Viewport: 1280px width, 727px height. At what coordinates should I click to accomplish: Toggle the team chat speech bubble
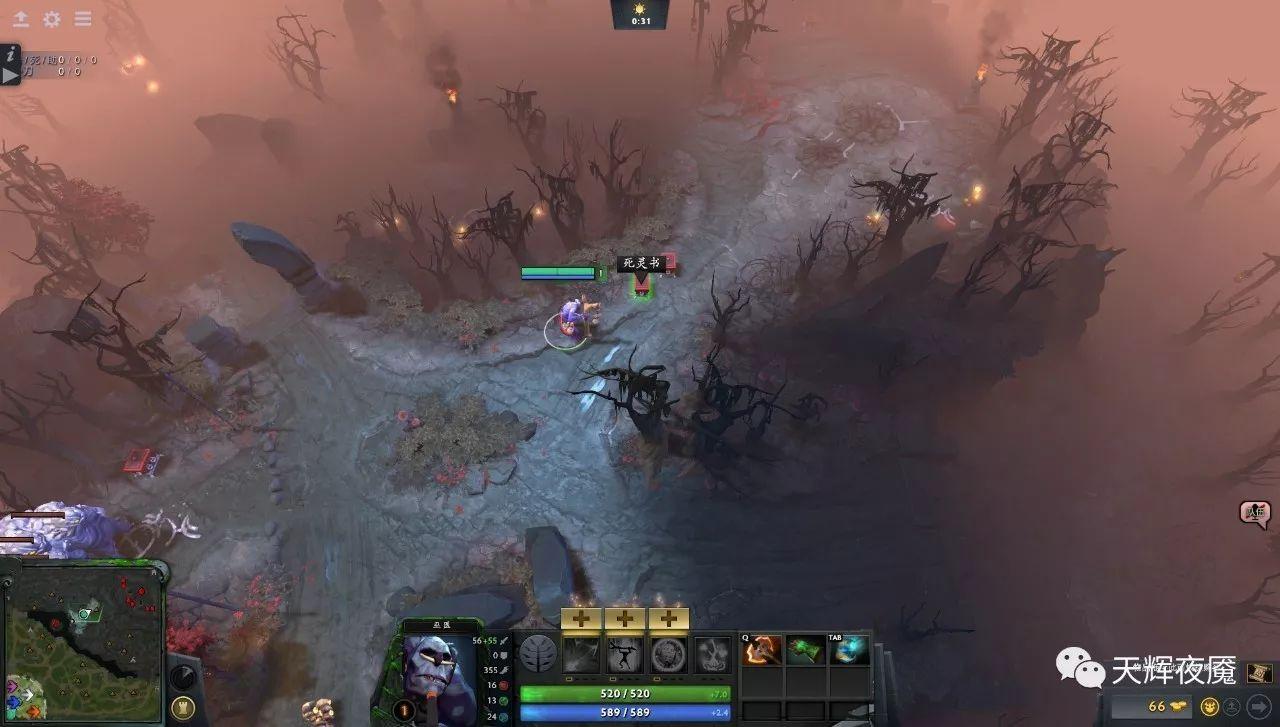(x=1253, y=512)
